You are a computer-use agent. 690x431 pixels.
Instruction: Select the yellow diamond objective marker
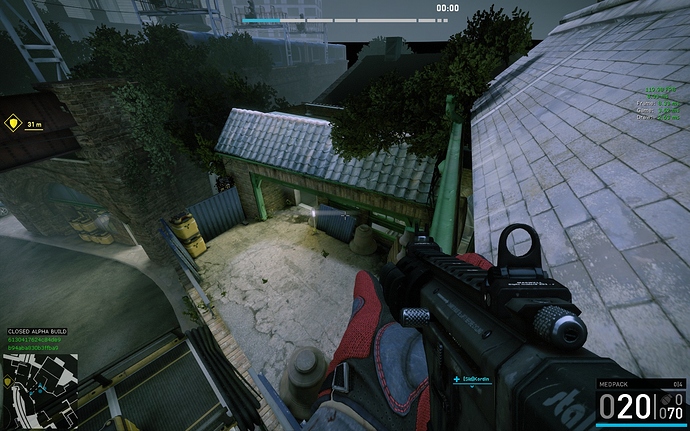(13, 124)
